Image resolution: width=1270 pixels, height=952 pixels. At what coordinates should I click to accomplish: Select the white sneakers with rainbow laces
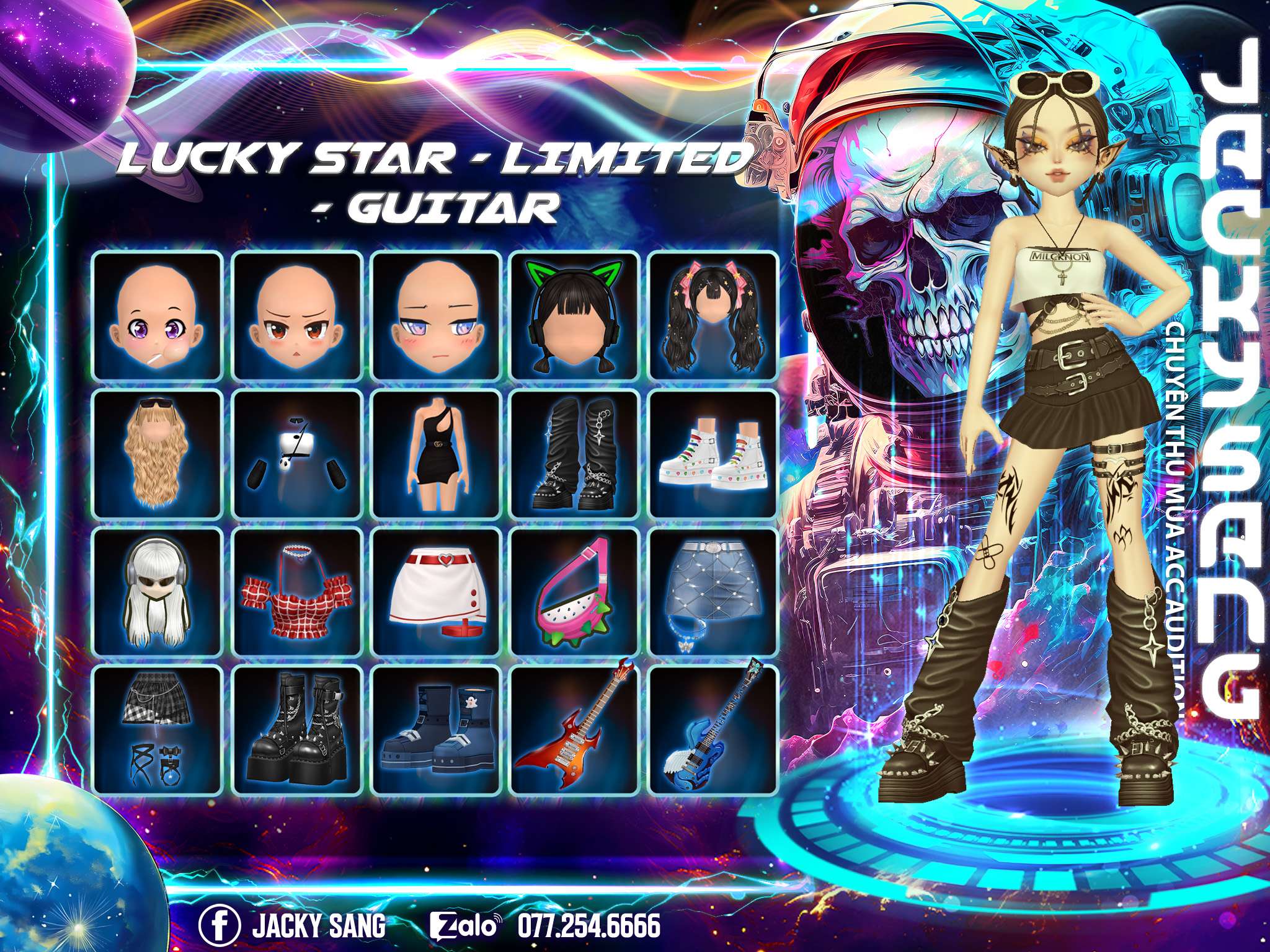point(713,454)
